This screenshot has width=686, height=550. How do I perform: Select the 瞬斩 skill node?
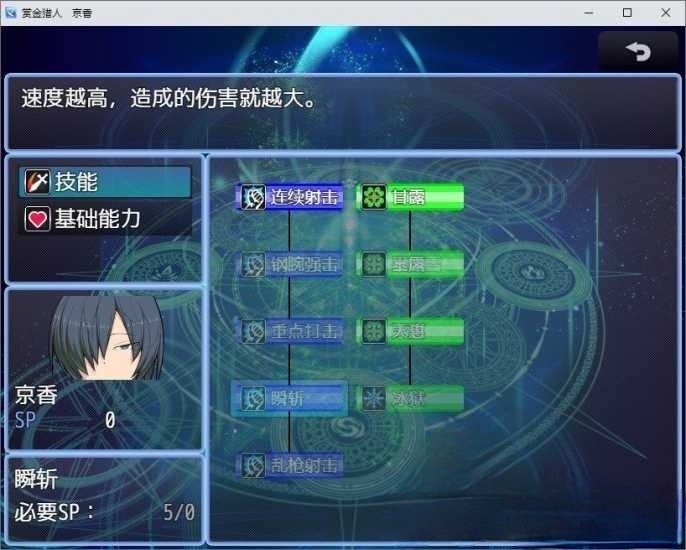pyautogui.click(x=291, y=398)
